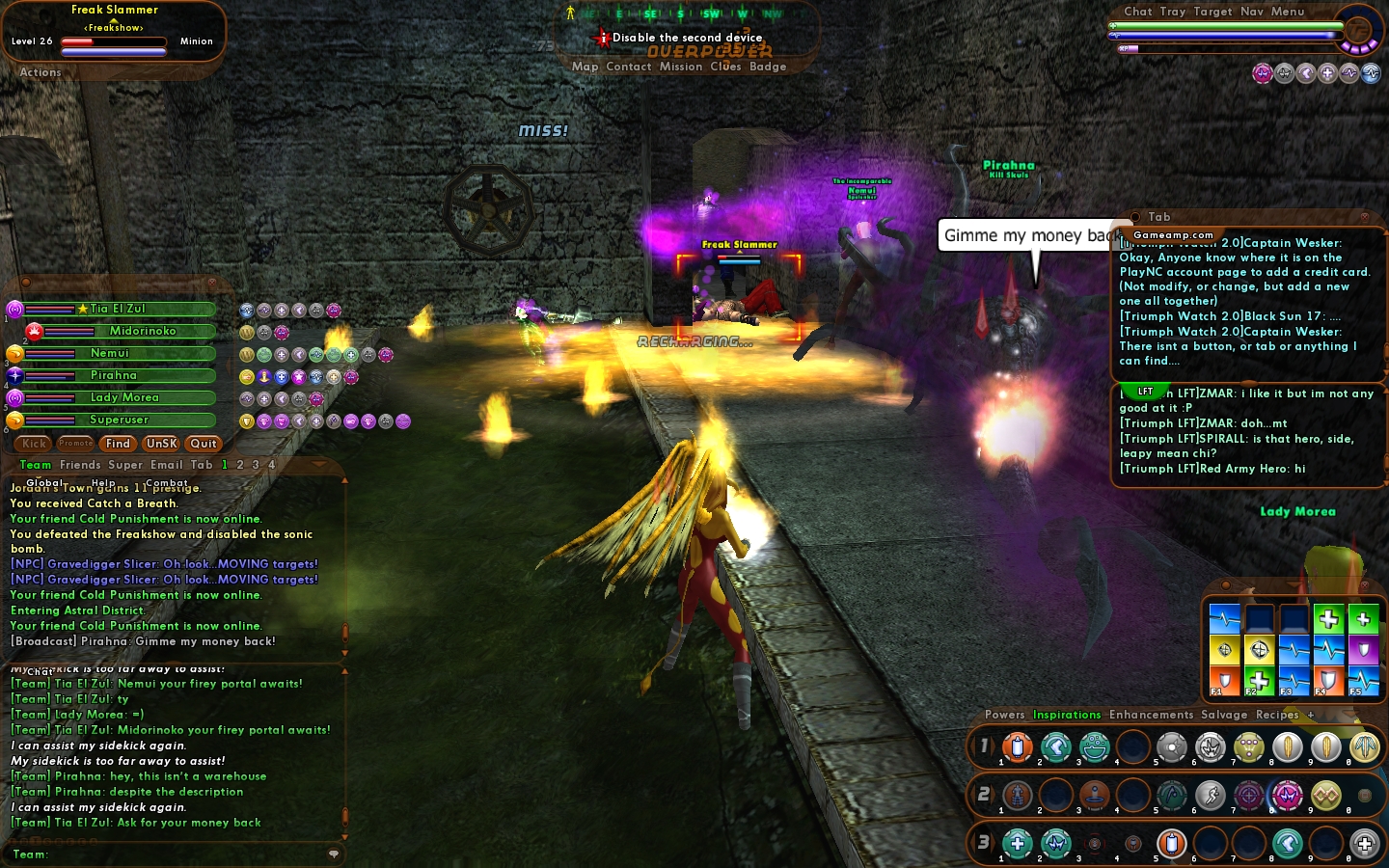Image resolution: width=1389 pixels, height=868 pixels.
Task: Toggle the Chat window button
Action: point(1137,12)
